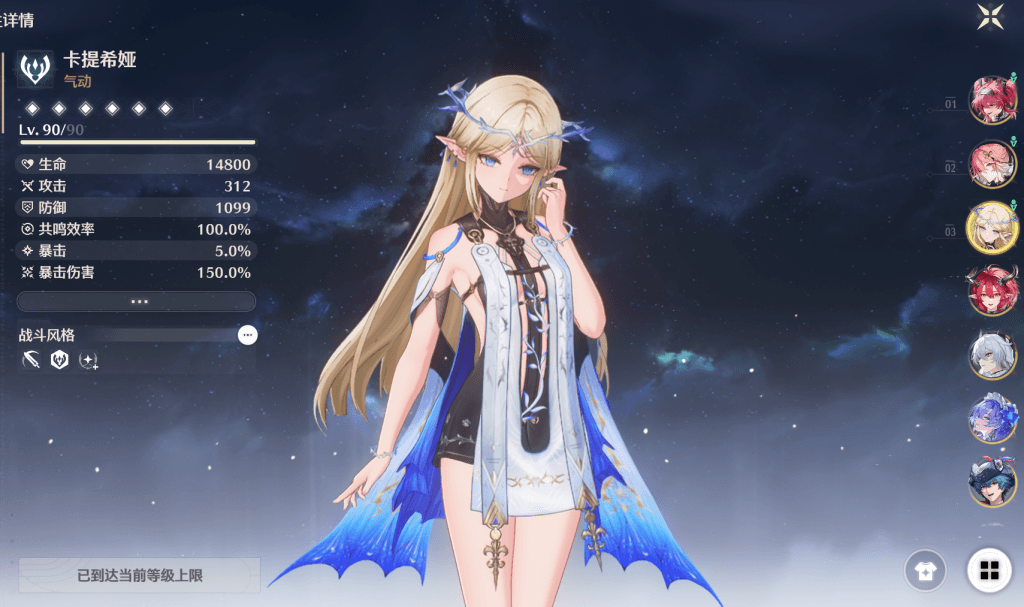Screen dimensions: 1024x607
Task: Select the dark-hatted teal-haired character portrait
Action: pyautogui.click(x=993, y=481)
